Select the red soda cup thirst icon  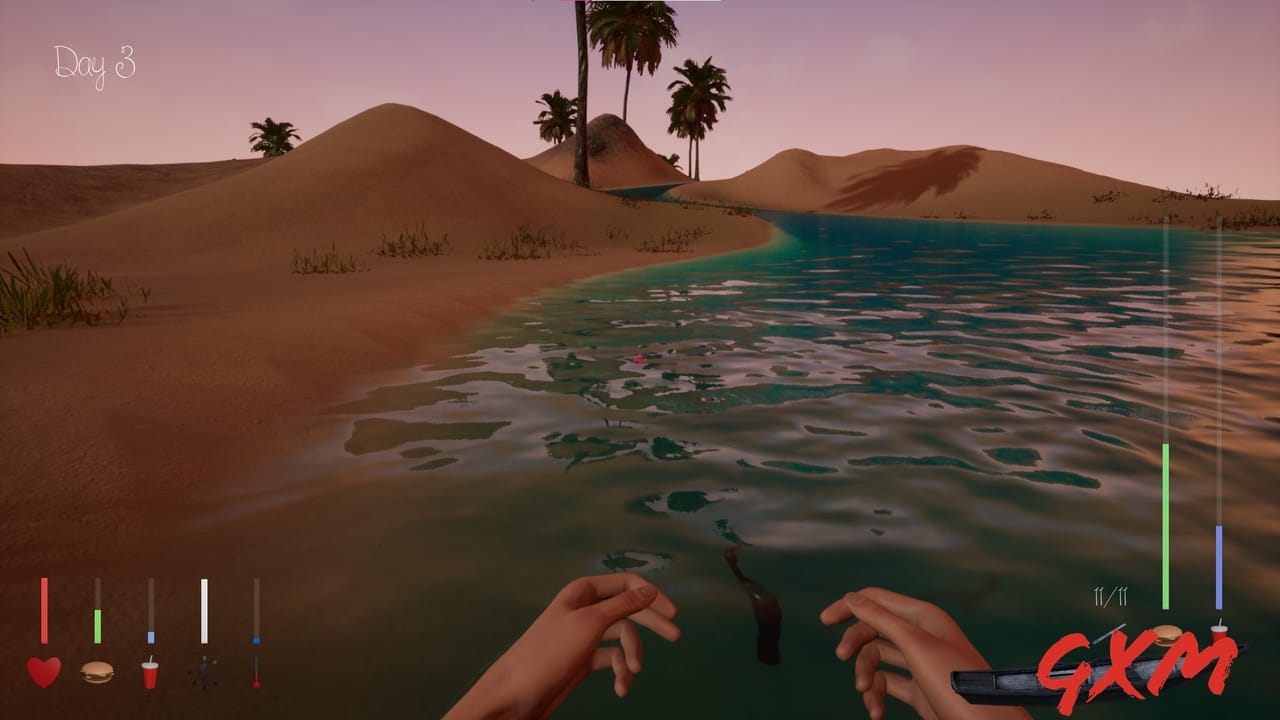150,675
